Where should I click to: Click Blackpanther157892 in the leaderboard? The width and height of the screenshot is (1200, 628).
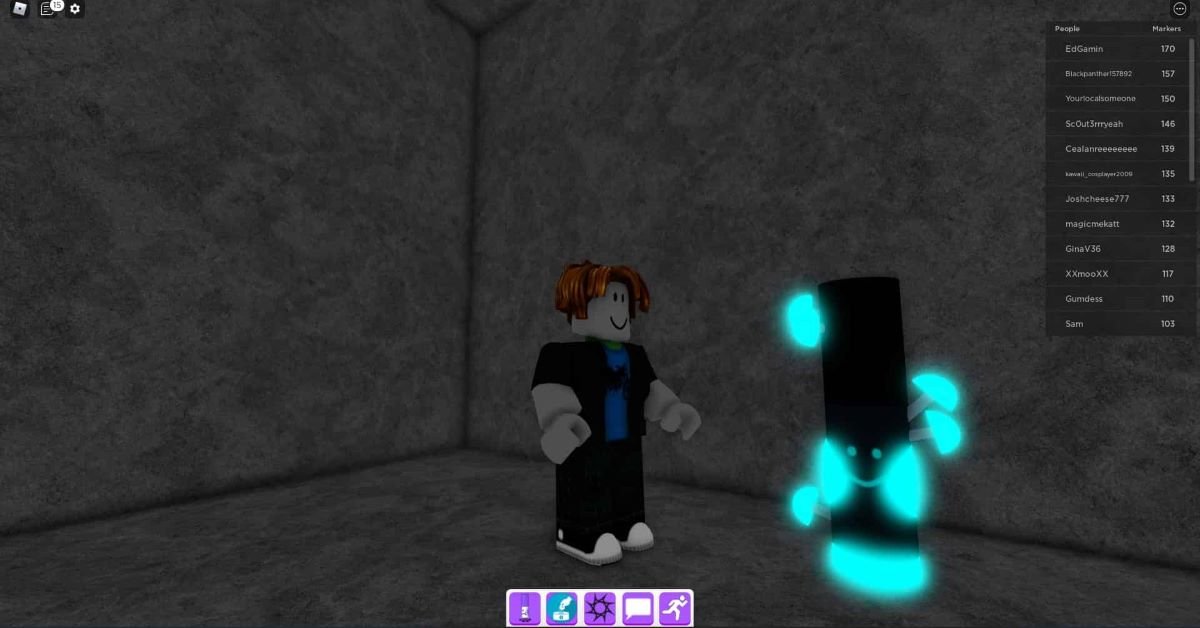click(1098, 74)
